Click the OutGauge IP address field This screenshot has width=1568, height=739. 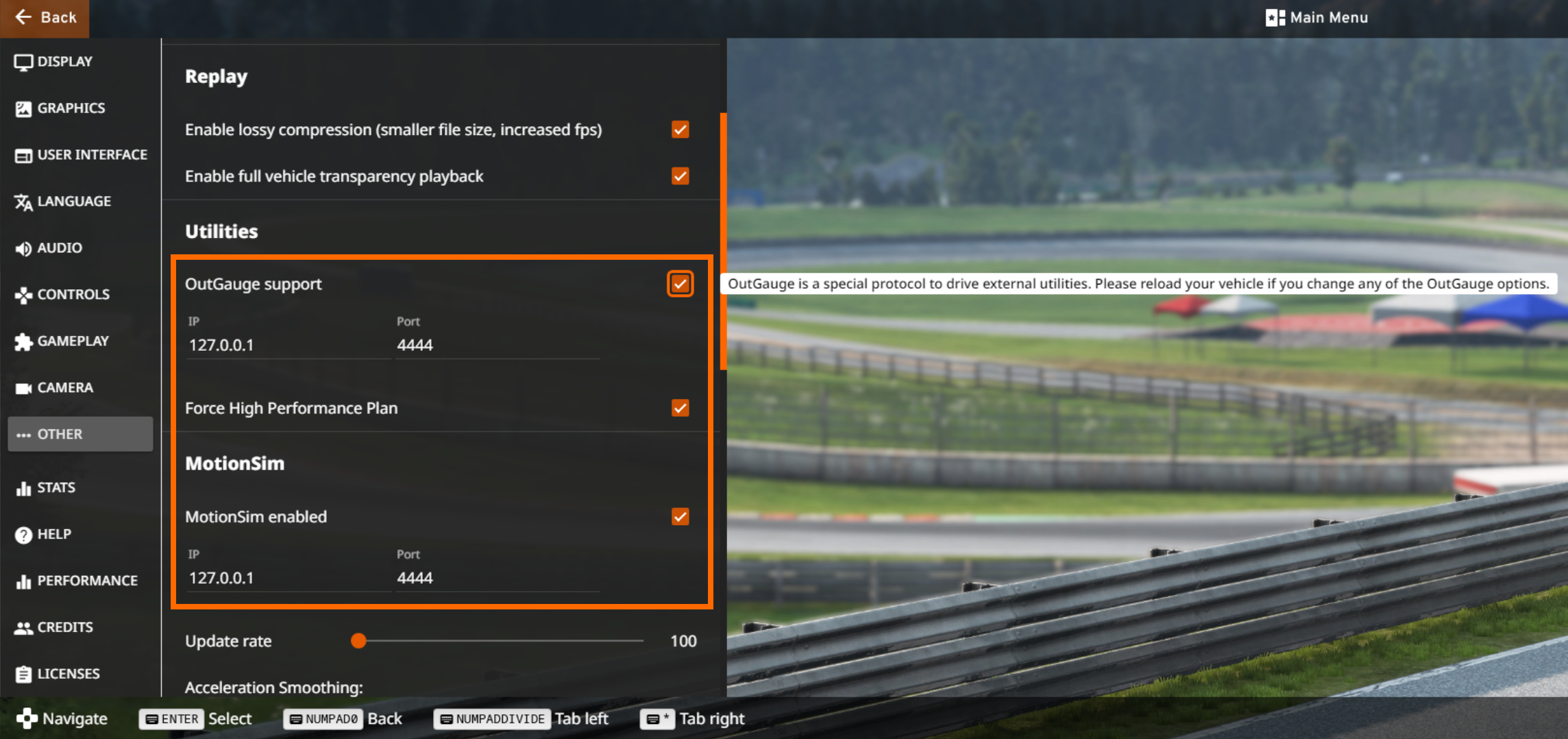[288, 345]
